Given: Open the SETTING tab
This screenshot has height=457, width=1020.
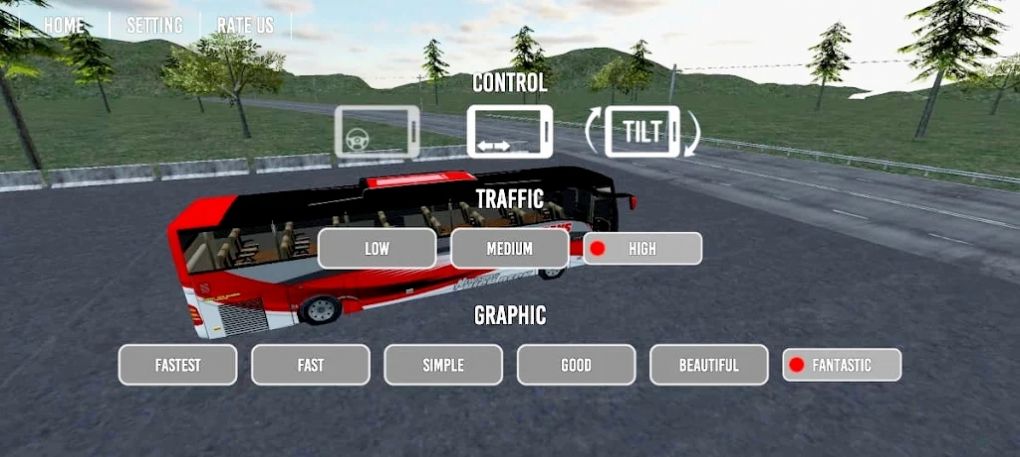Looking at the screenshot, I should pos(154,26).
